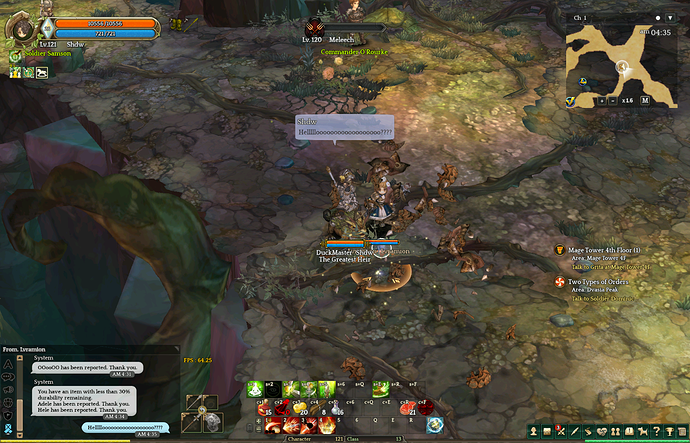Viewport: 690px width, 443px height.
Task: Use the blue glowing orb skill slot
Action: (435, 424)
